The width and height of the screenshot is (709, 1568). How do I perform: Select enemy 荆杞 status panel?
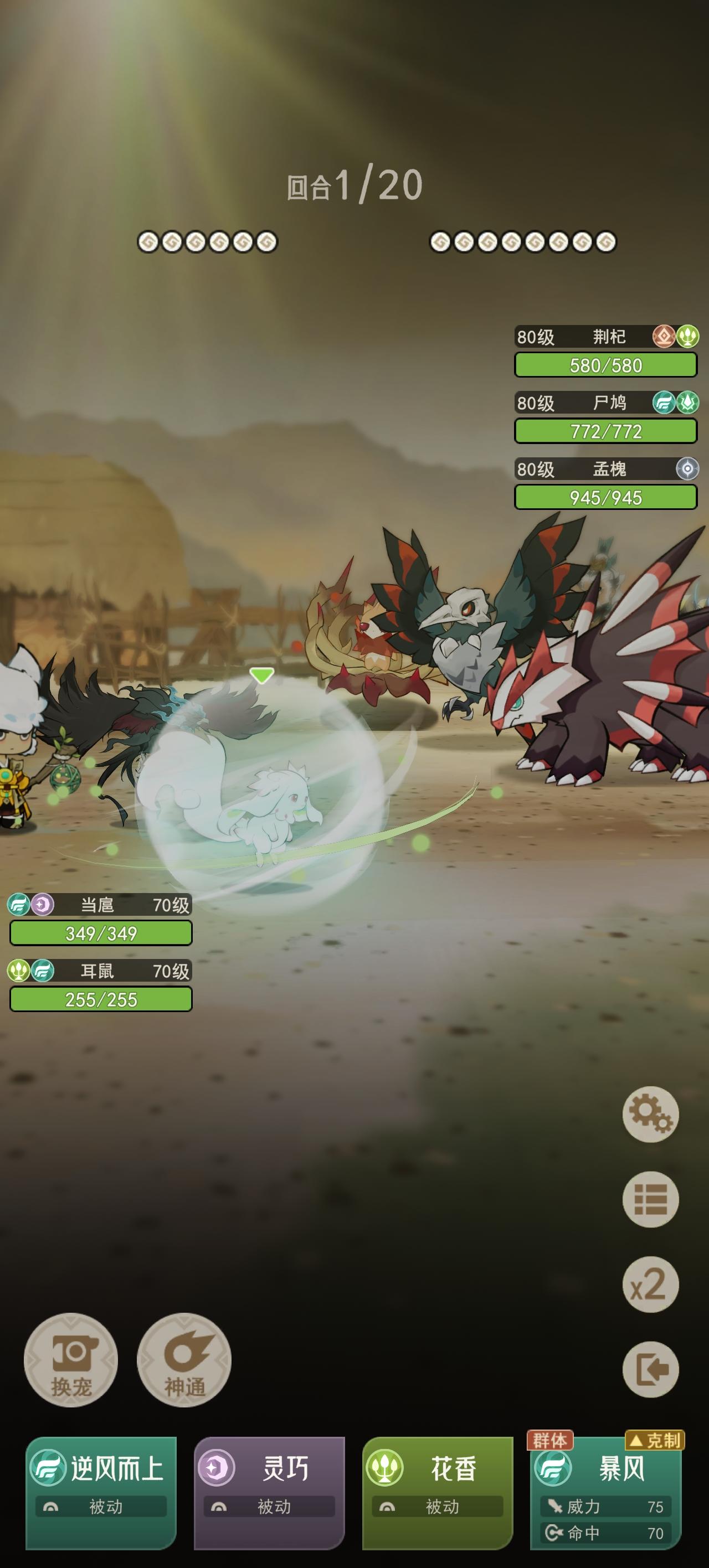click(x=605, y=352)
